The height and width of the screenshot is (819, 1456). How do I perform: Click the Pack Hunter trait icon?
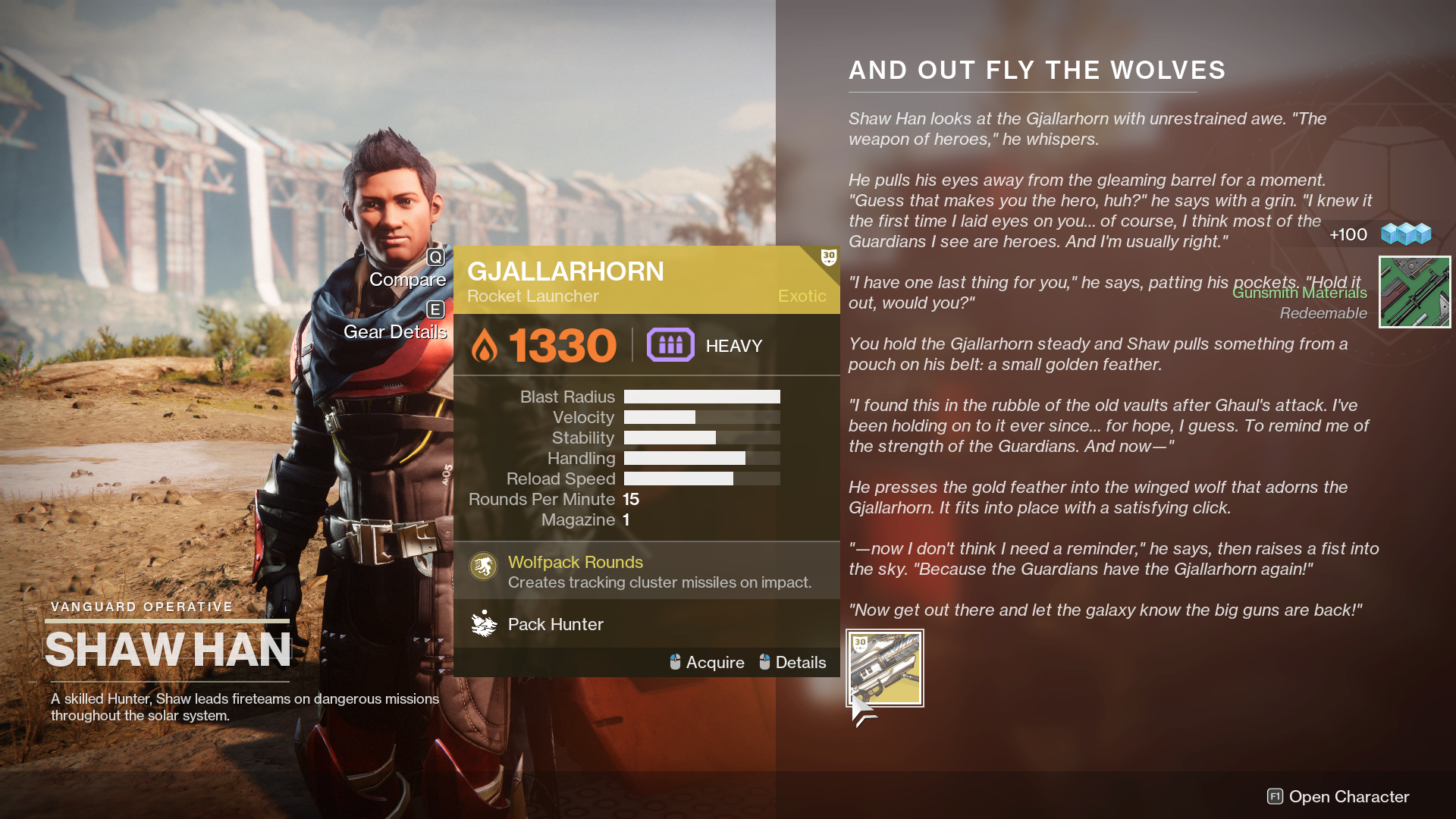tap(483, 623)
